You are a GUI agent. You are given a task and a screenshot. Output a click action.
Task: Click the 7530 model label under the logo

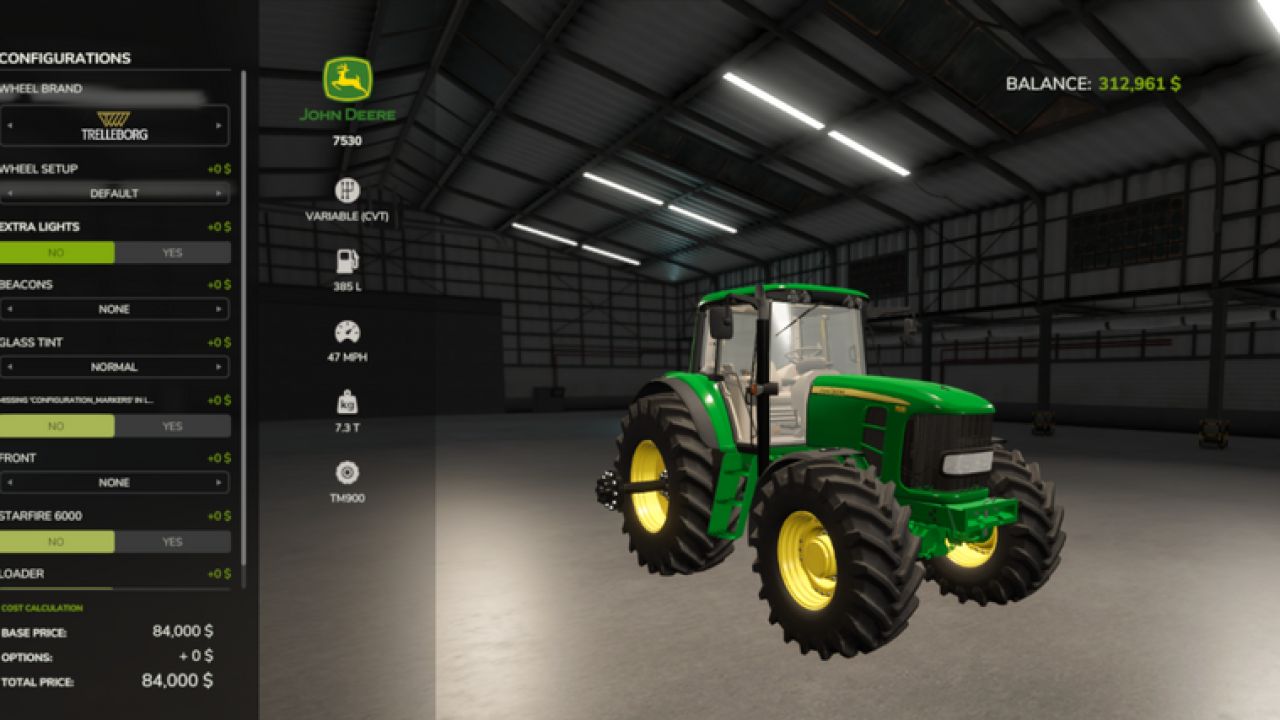[x=348, y=143]
